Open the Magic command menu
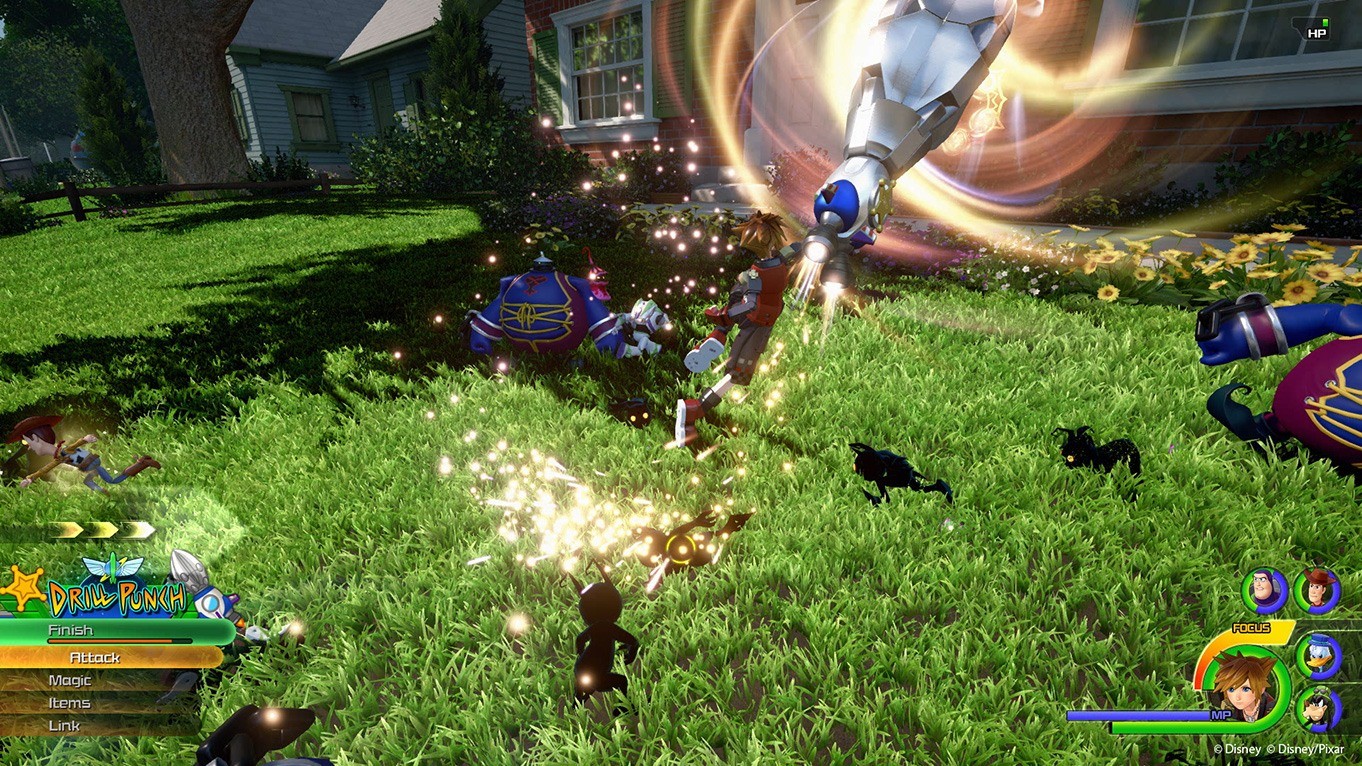The height and width of the screenshot is (766, 1362). 70,680
